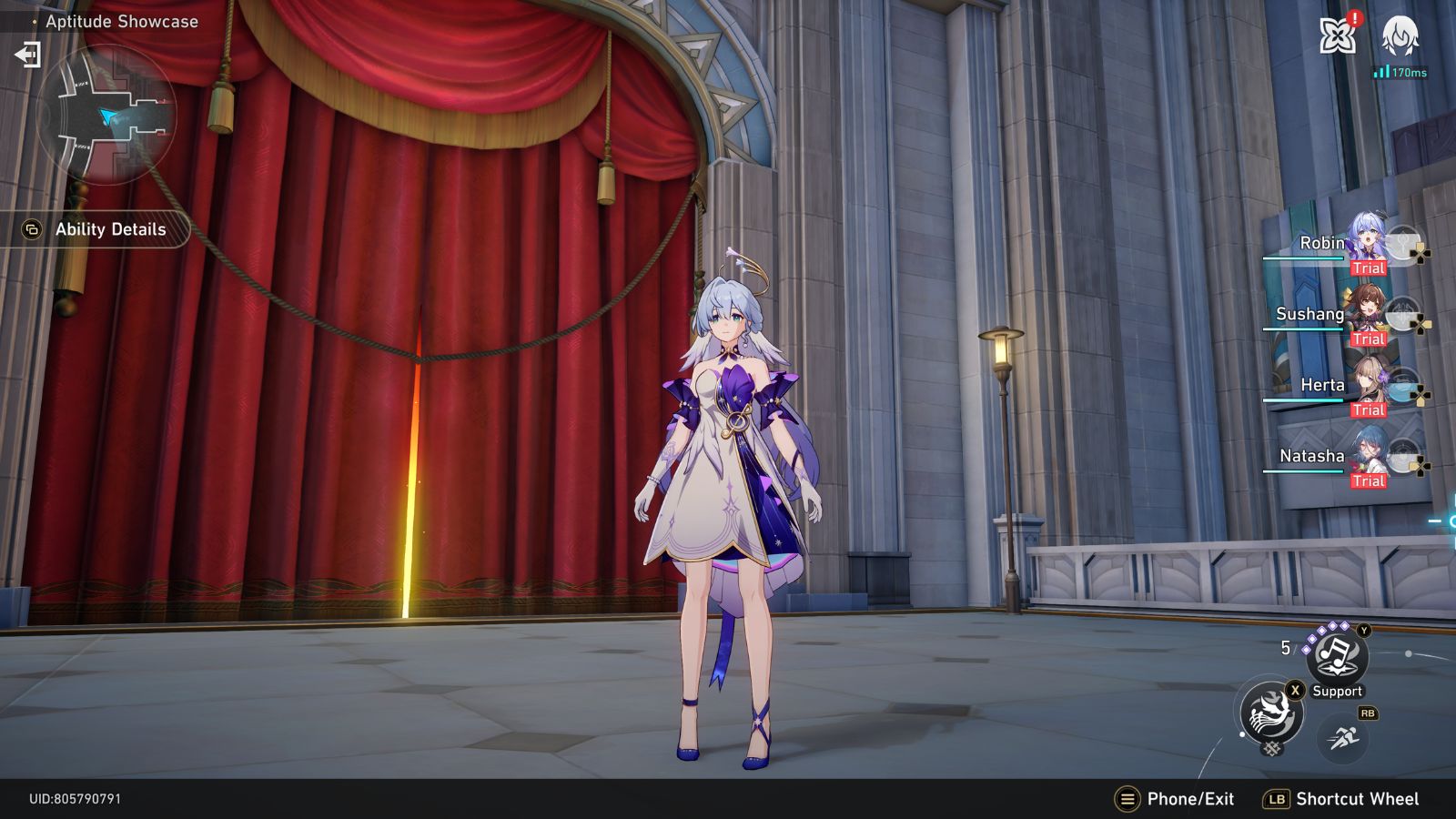Open the Ability Details panel
Viewport: 1456px width, 819px height.
[95, 229]
